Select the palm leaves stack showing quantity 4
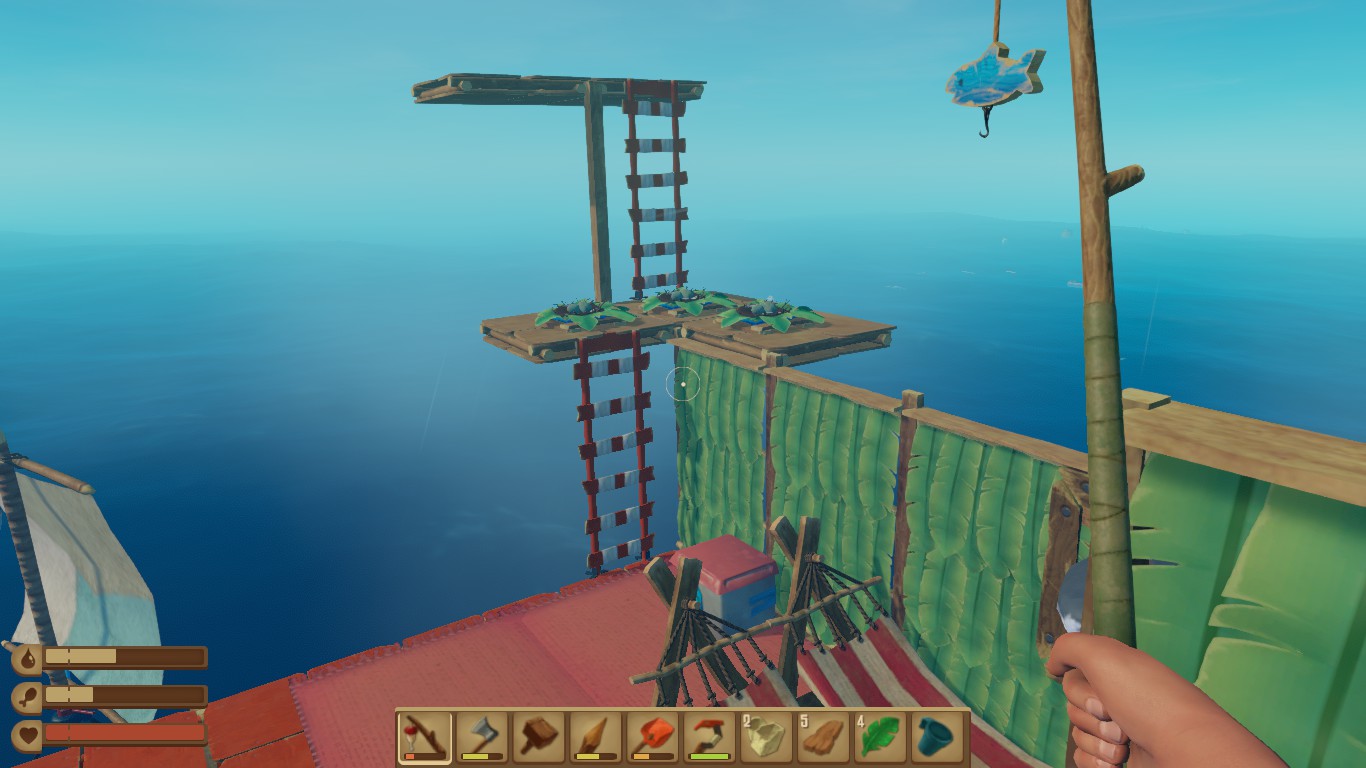 (x=879, y=737)
